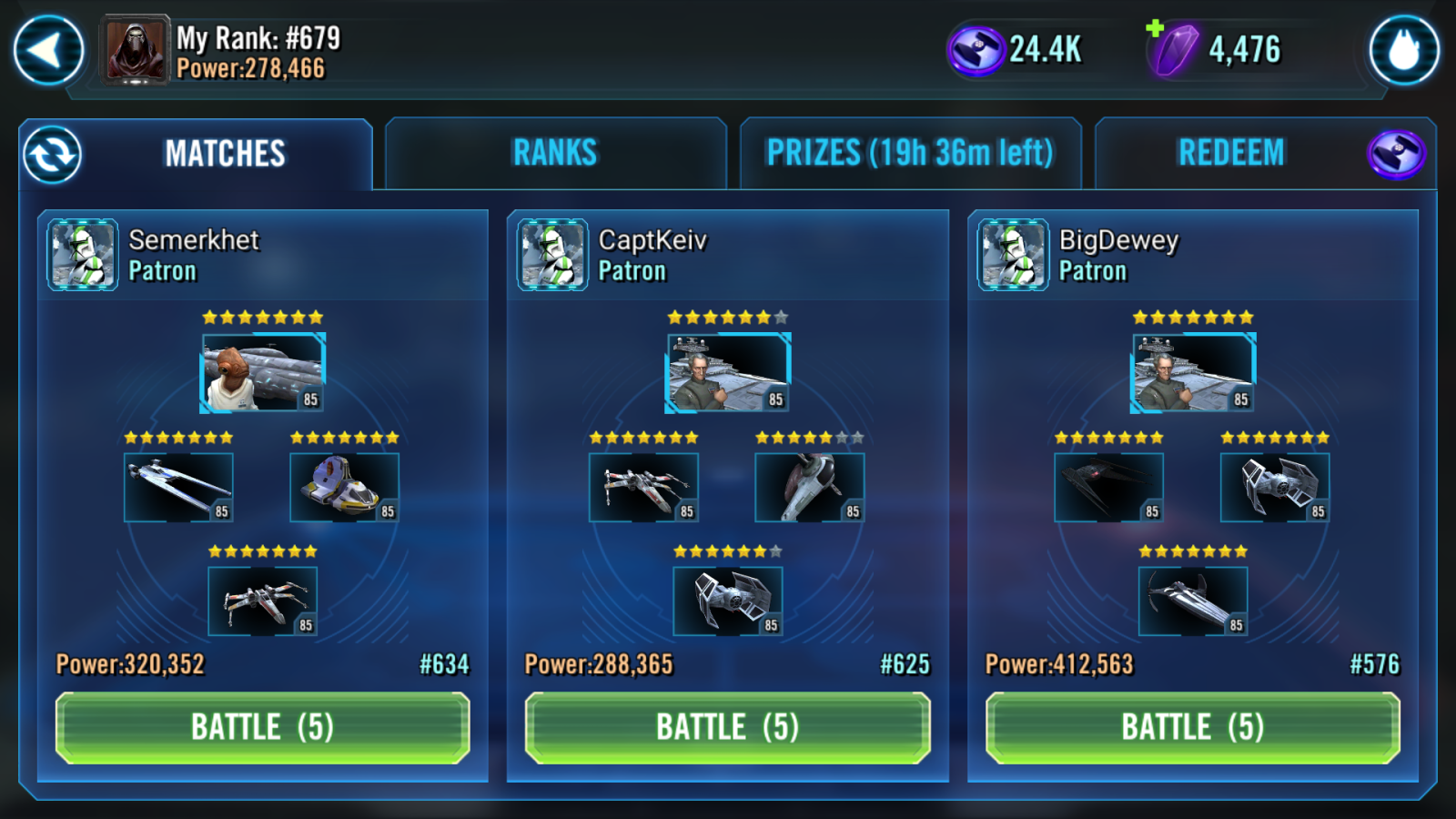The width and height of the screenshot is (1456, 819).
Task: Switch to the Ranks tab
Action: coord(555,153)
